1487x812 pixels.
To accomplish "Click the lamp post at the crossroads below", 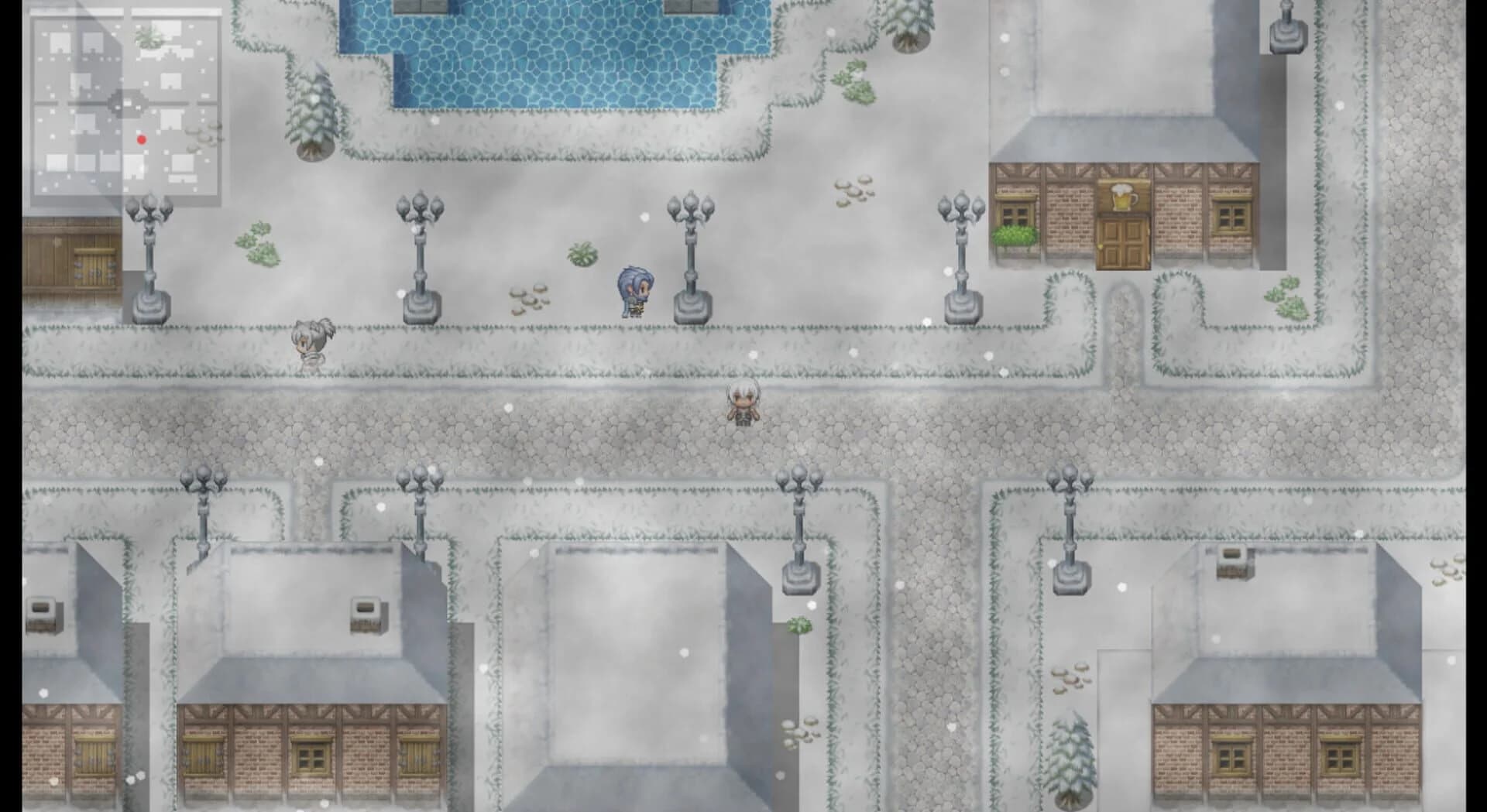I will [x=798, y=526].
